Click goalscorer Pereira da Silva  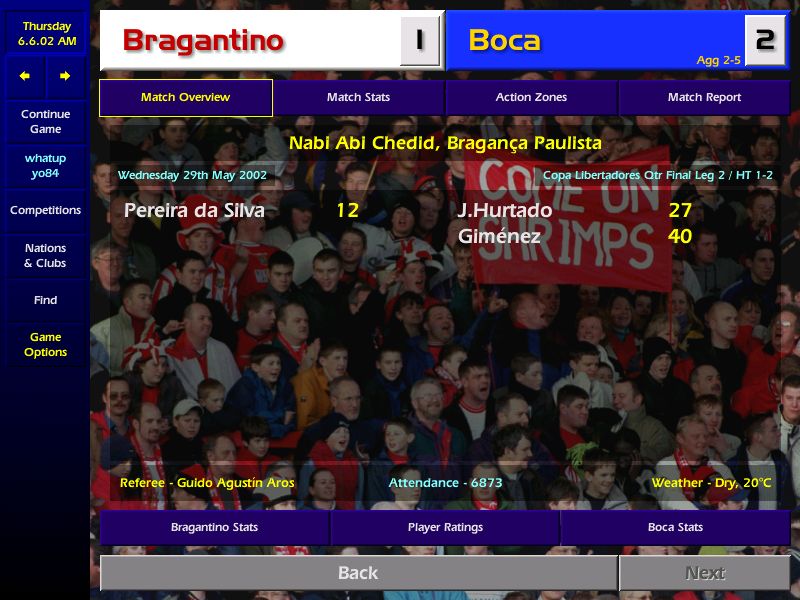click(194, 210)
